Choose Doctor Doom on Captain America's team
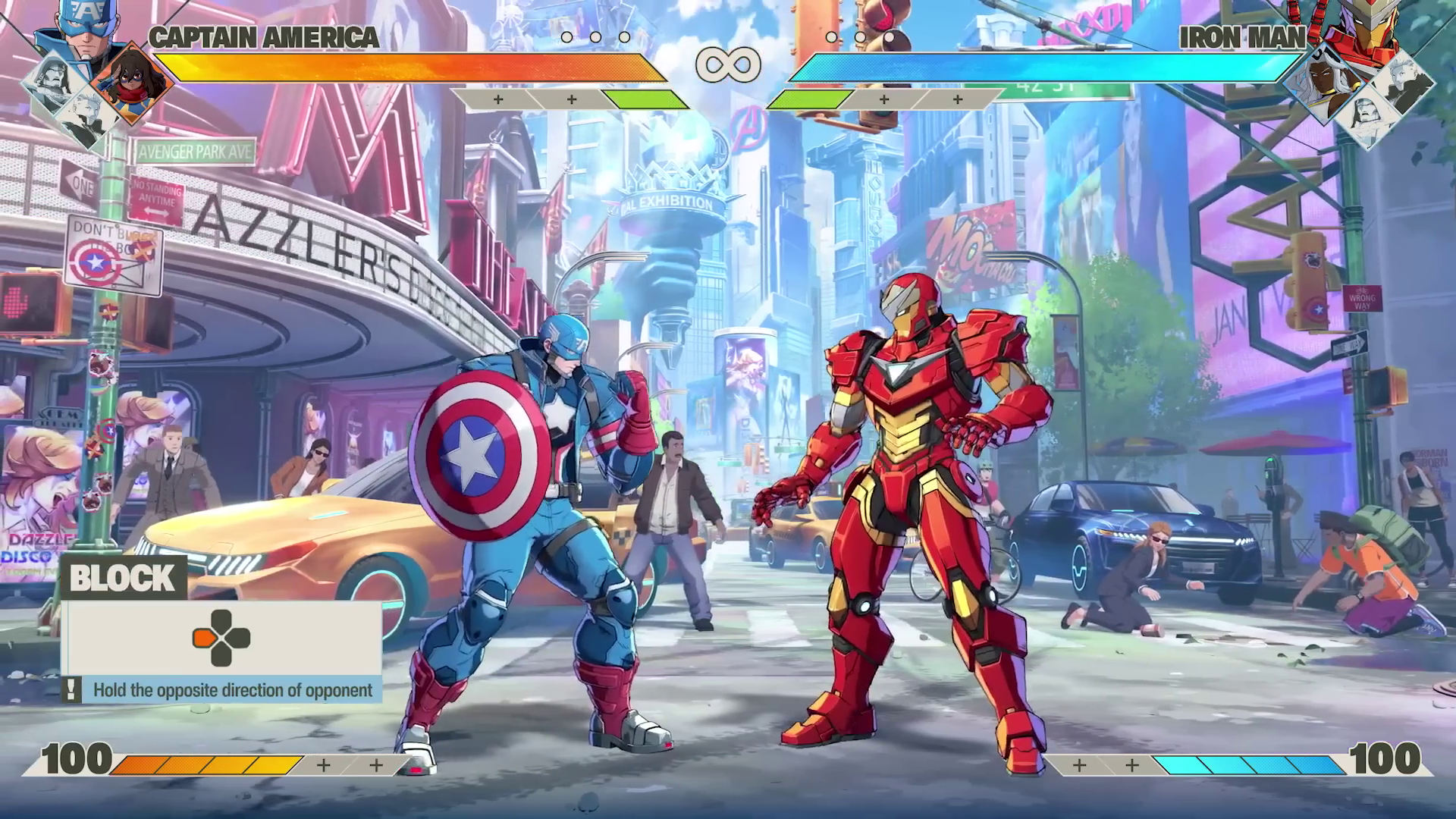Image resolution: width=1456 pixels, height=819 pixels. click(x=52, y=81)
